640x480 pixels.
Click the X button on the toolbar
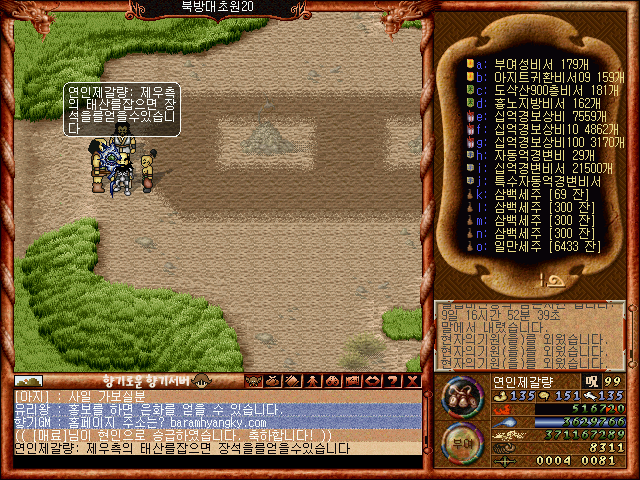click(413, 380)
